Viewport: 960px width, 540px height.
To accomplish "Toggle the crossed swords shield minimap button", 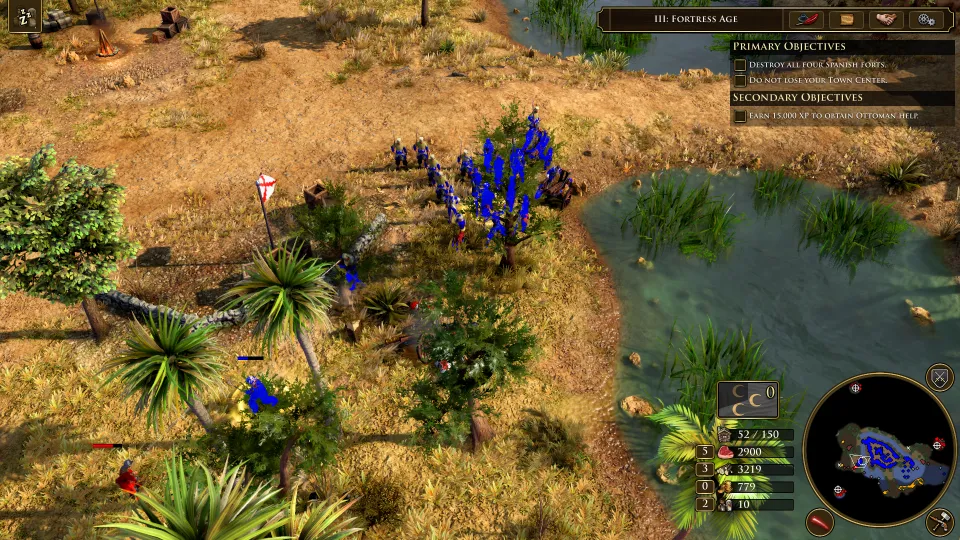I will pos(939,378).
